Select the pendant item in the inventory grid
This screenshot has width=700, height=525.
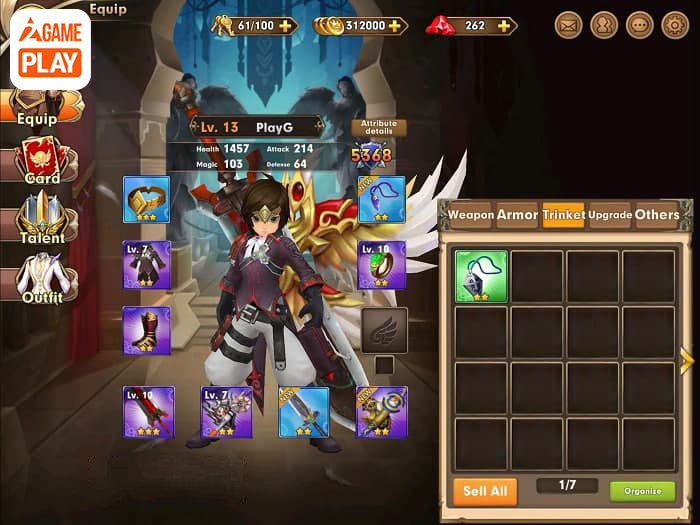click(481, 276)
